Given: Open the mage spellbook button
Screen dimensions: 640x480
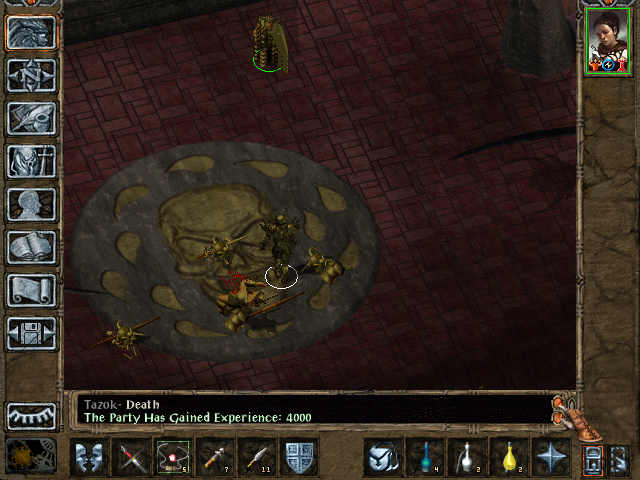Looking at the screenshot, I should click(x=31, y=247).
